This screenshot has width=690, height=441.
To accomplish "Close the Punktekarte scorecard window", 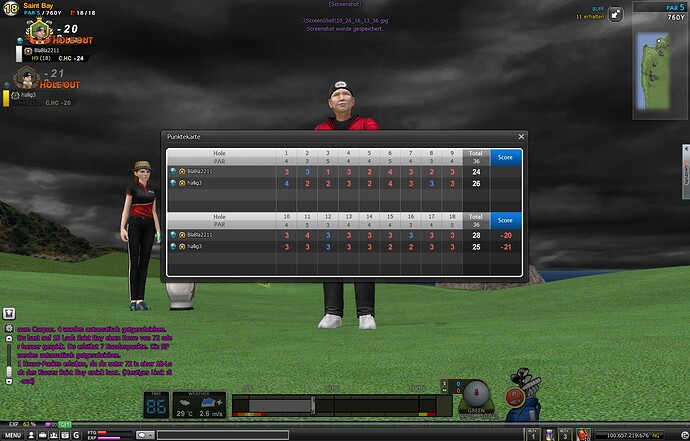I will coord(521,136).
